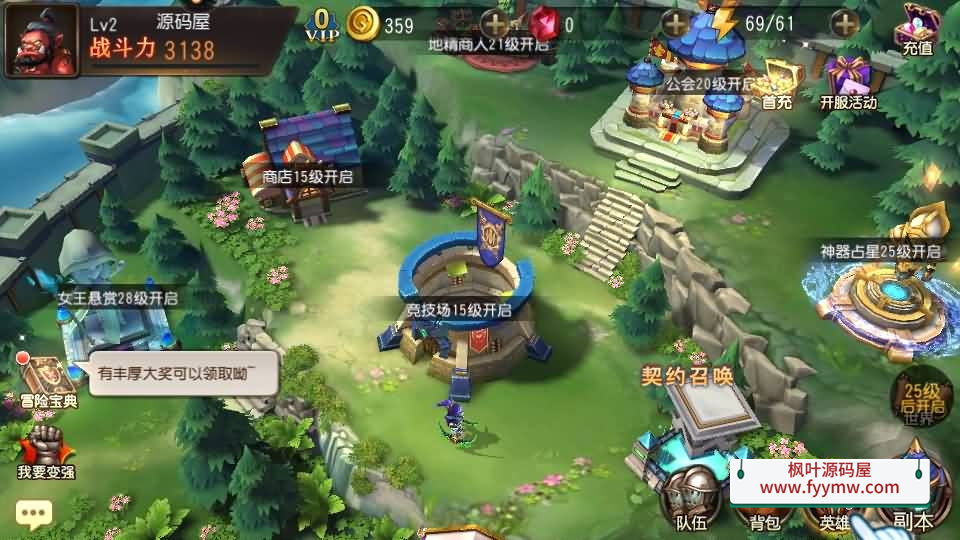Add gold with the plus beside 359
Viewport: 960px width, 540px height.
494,24
